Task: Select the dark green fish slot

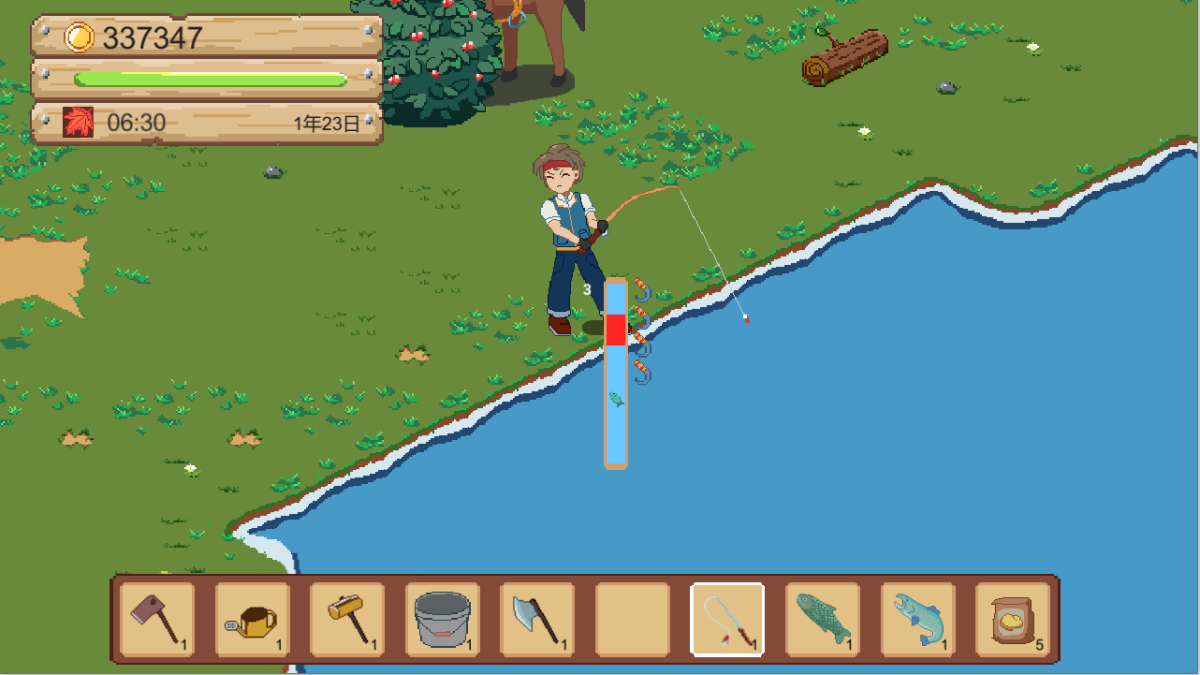Action: 823,619
